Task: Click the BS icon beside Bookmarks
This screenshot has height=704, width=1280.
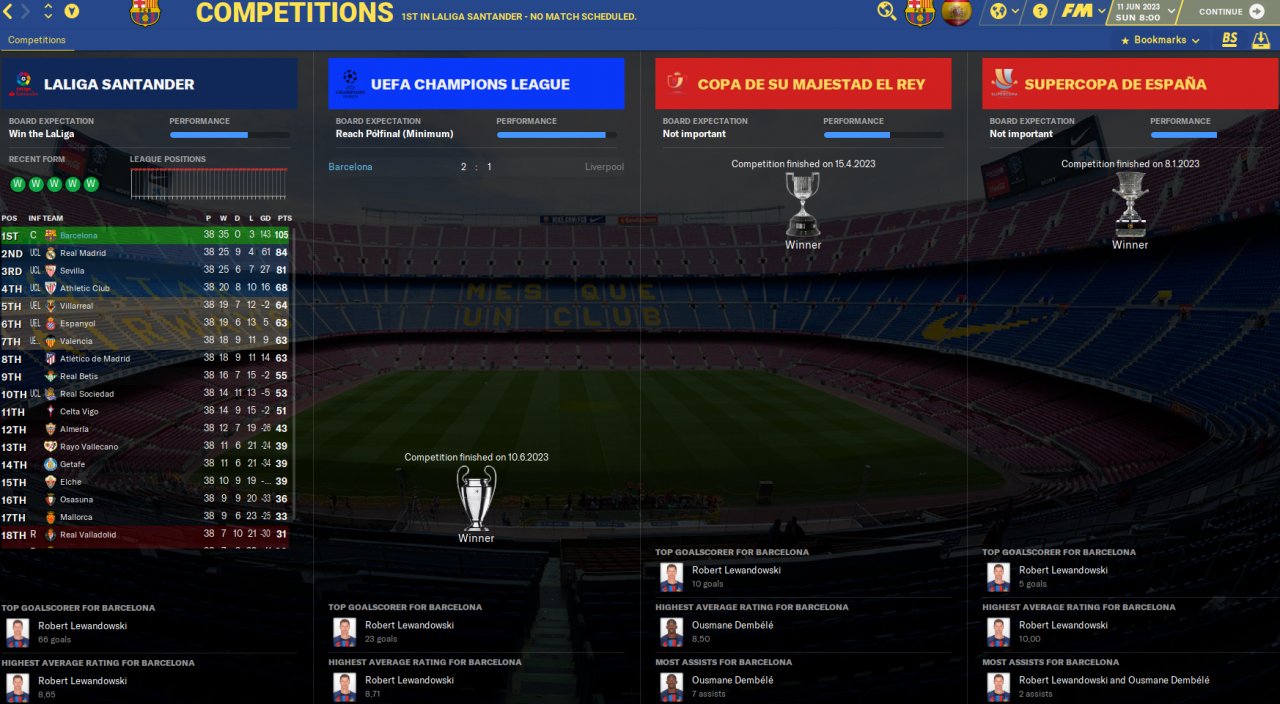Action: (1230, 40)
